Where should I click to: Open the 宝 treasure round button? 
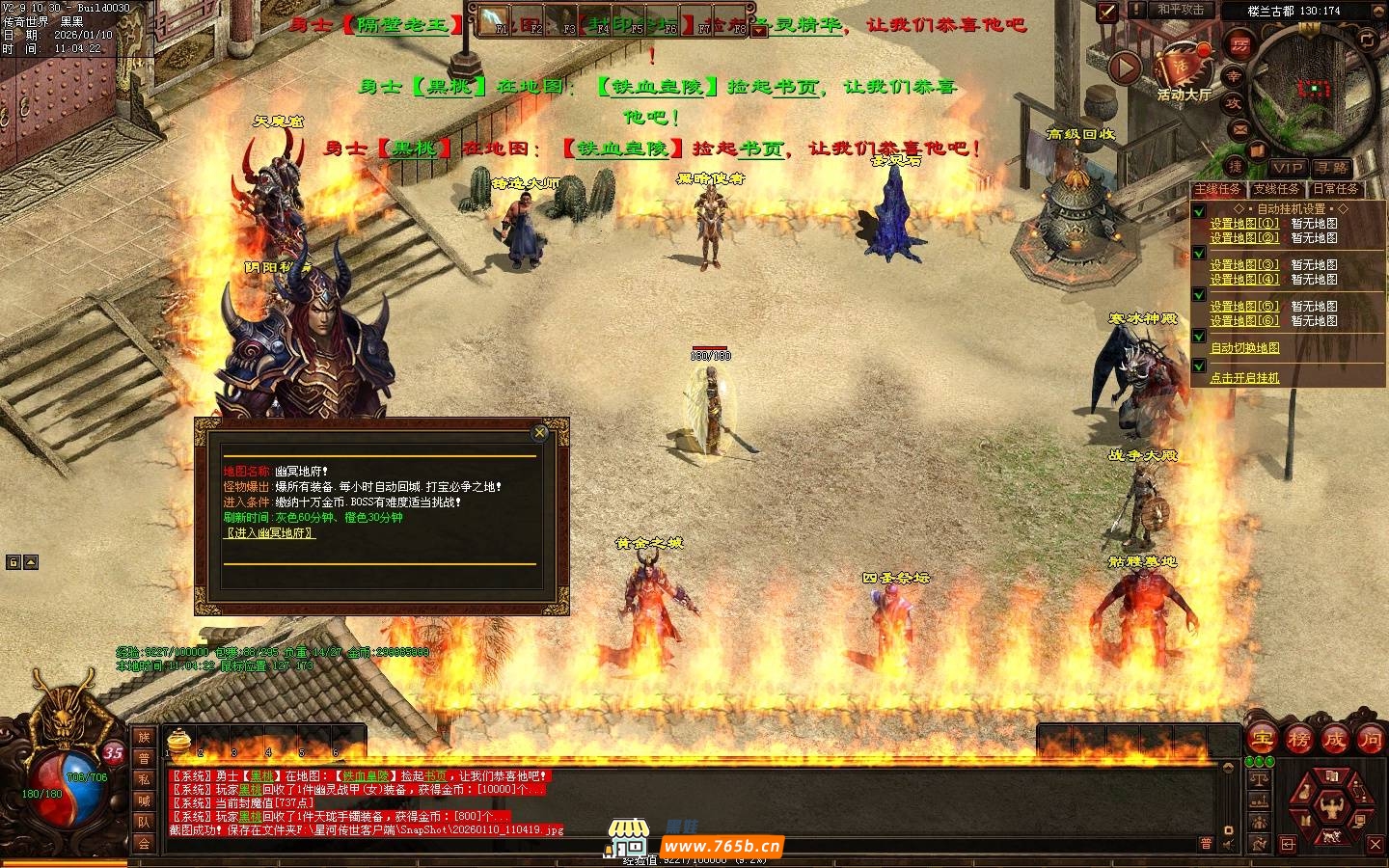point(1262,739)
